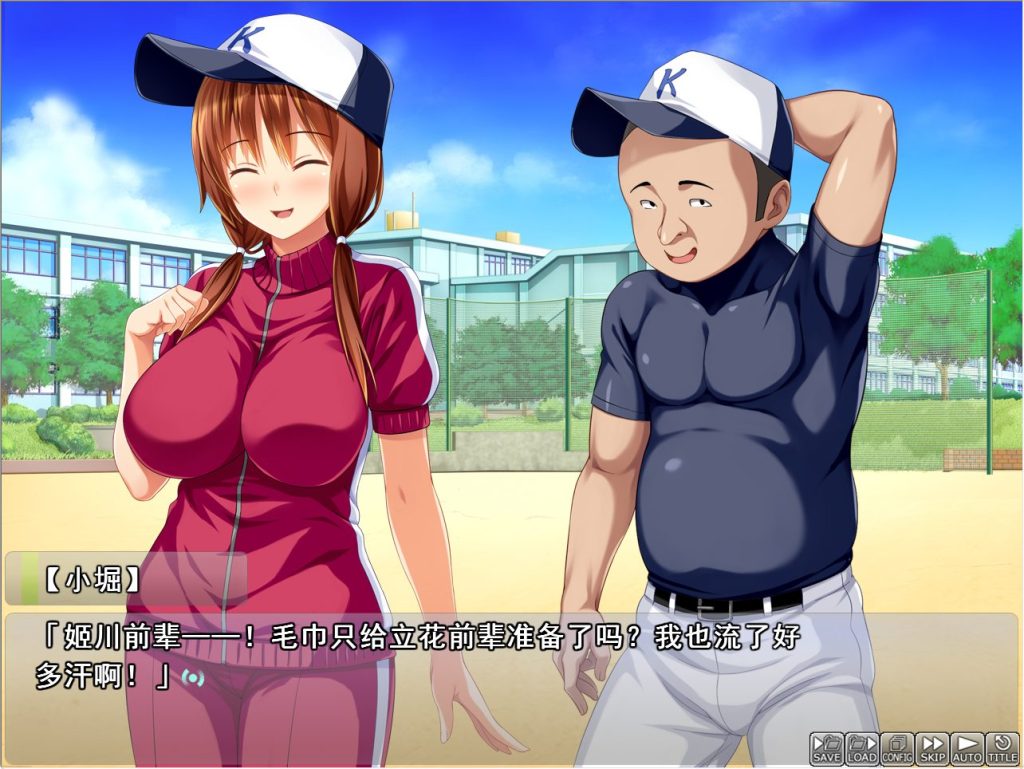Open the LOAD menu
The width and height of the screenshot is (1024, 769).
coord(862,748)
